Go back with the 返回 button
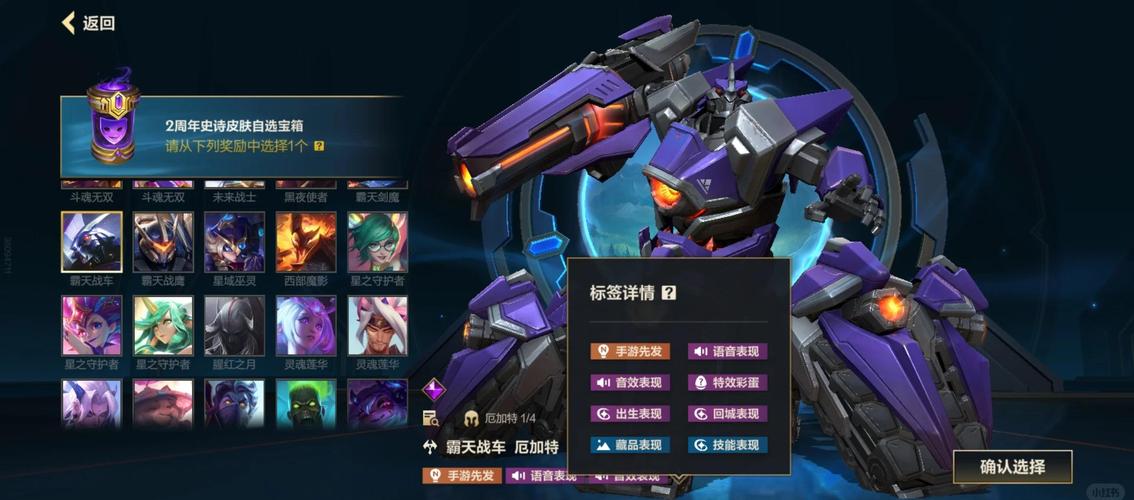The width and height of the screenshot is (1134, 500). [x=88, y=23]
